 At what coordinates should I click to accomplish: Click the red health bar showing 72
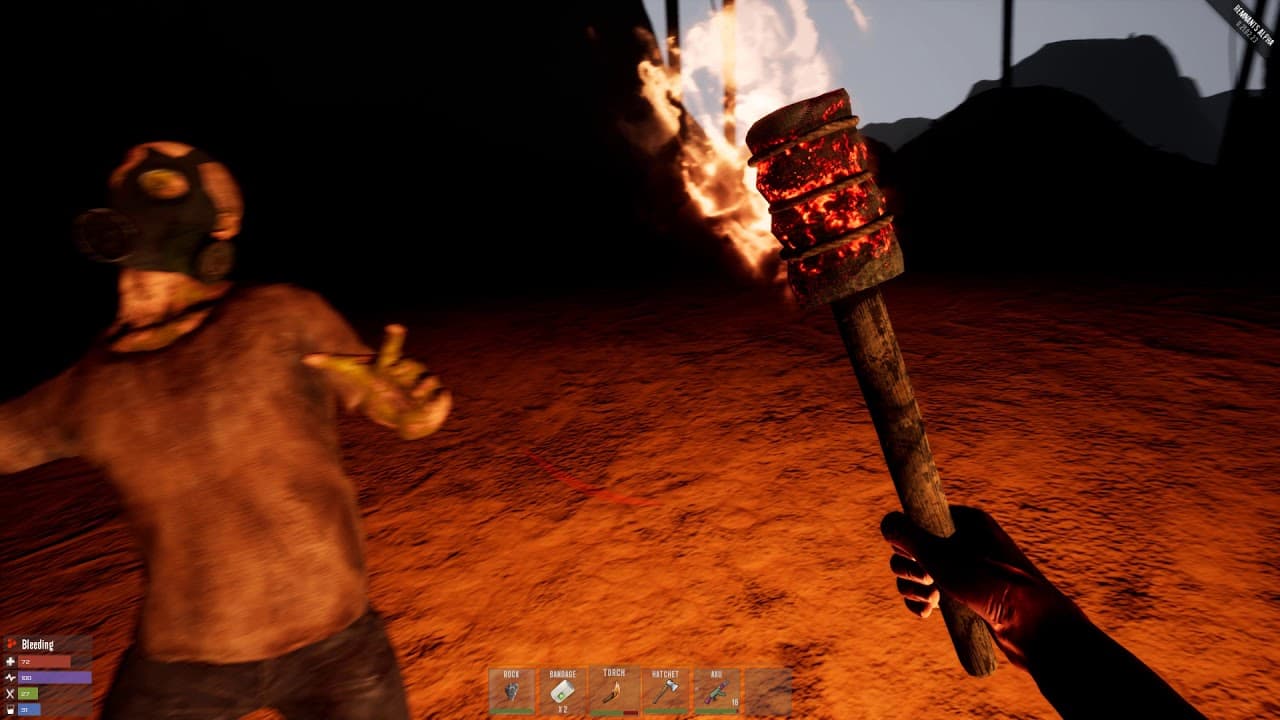coord(45,662)
